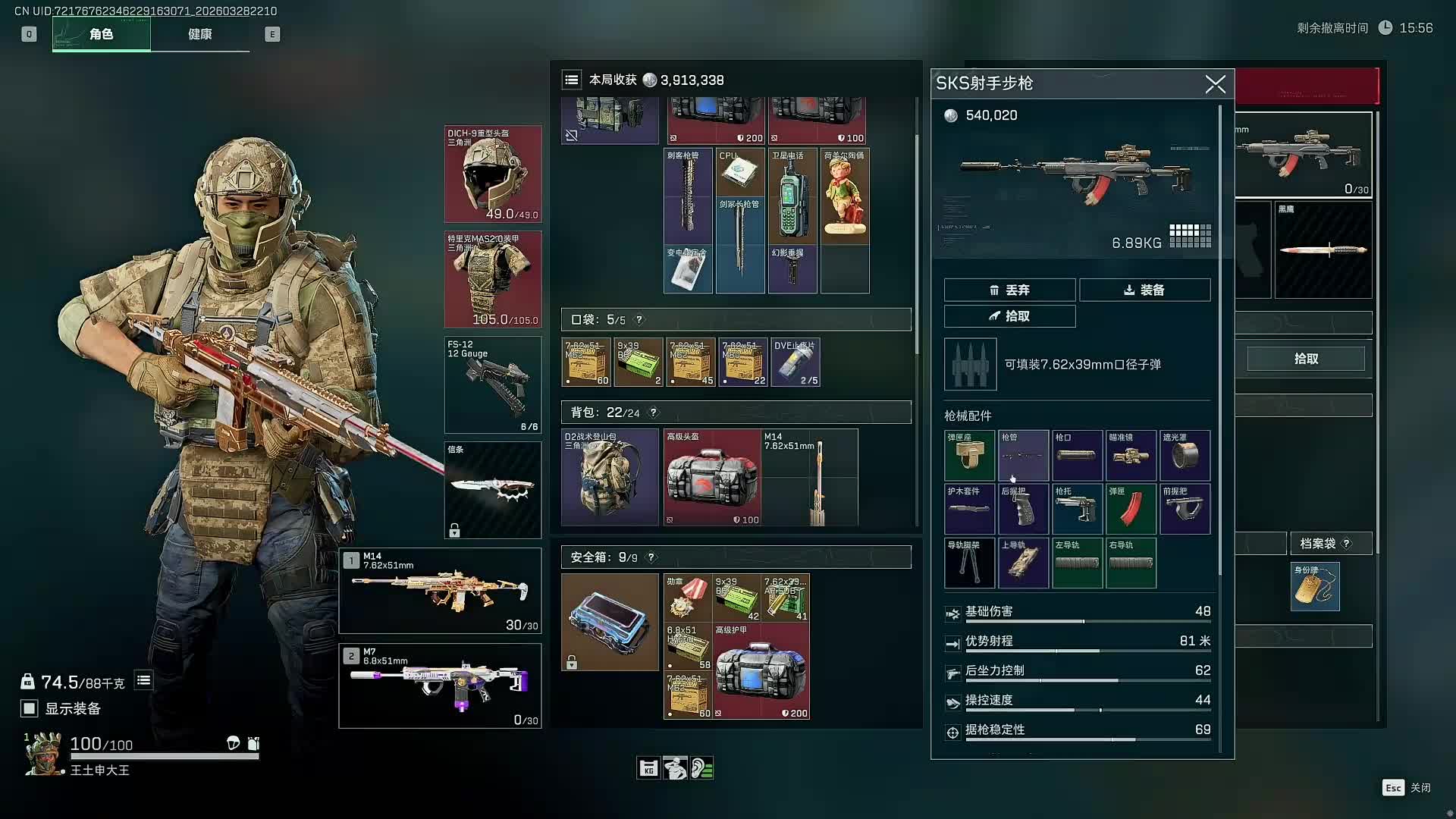Pick up the SKS via 拾取 in details panel
The width and height of the screenshot is (1456, 819).
tap(1009, 316)
